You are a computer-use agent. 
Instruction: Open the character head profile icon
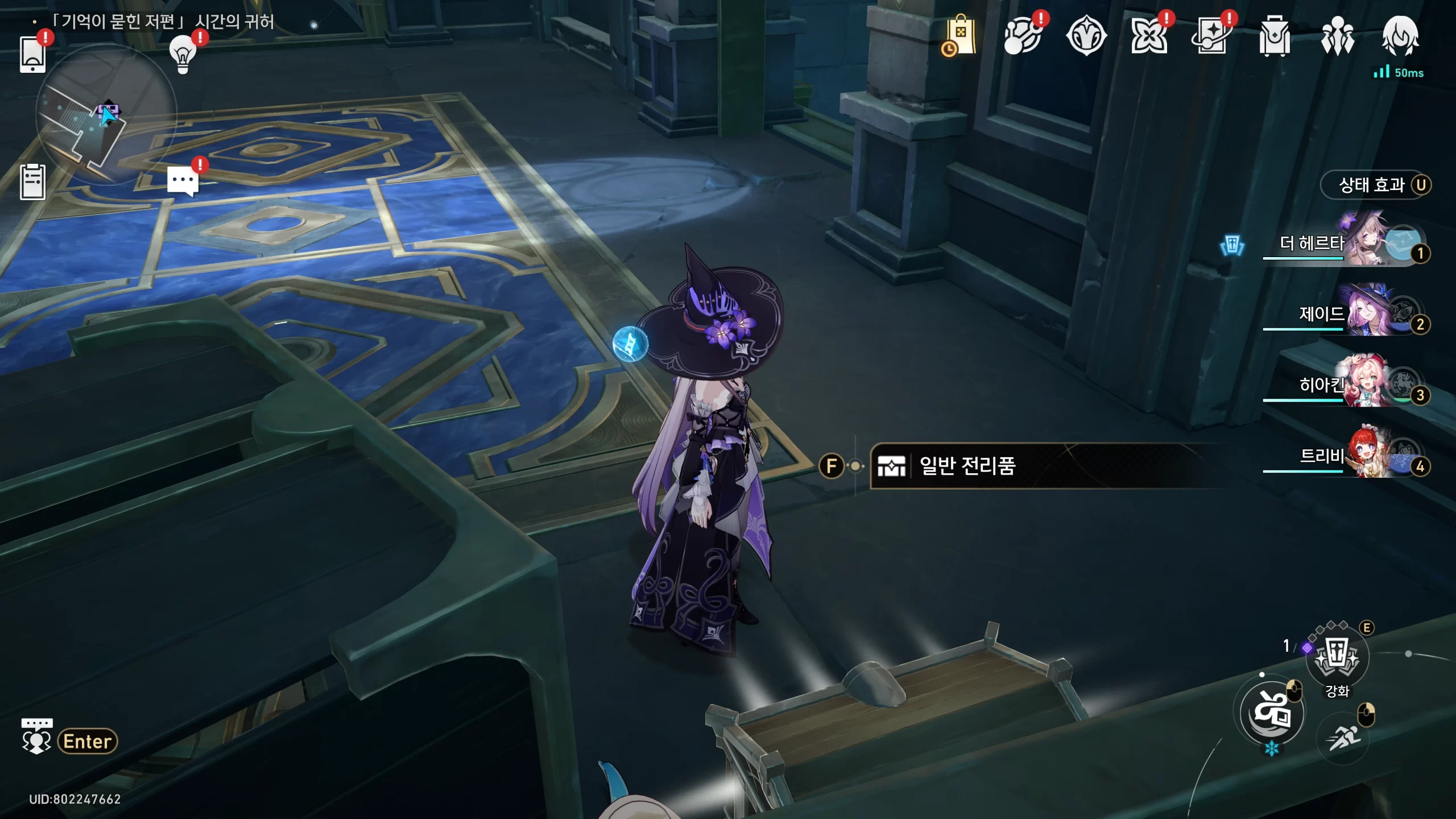(1400, 36)
